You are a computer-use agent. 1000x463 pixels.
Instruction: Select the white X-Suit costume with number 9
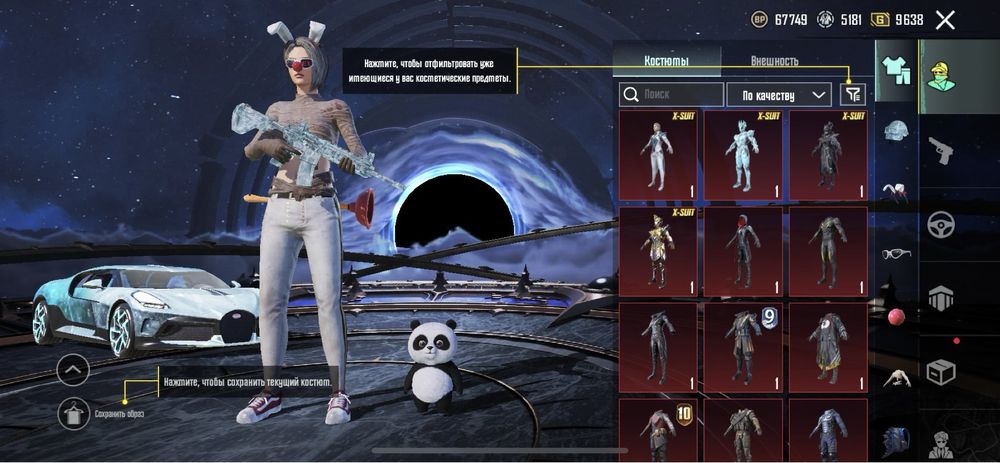743,343
